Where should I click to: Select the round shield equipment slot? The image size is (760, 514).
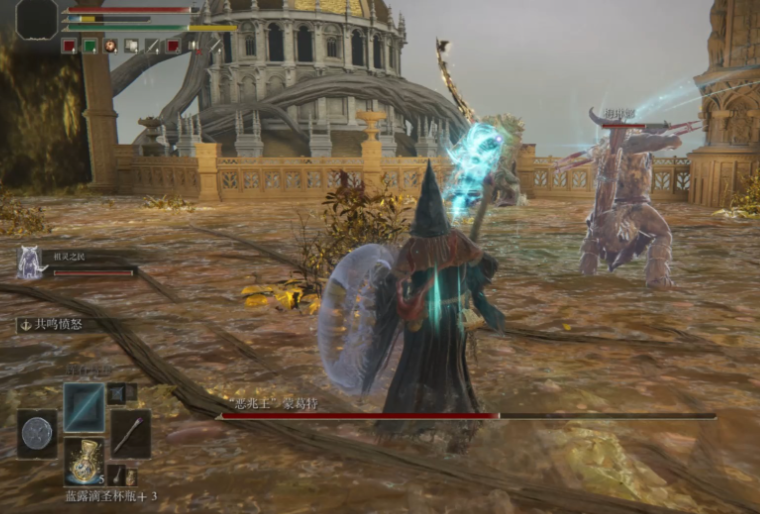(x=37, y=433)
